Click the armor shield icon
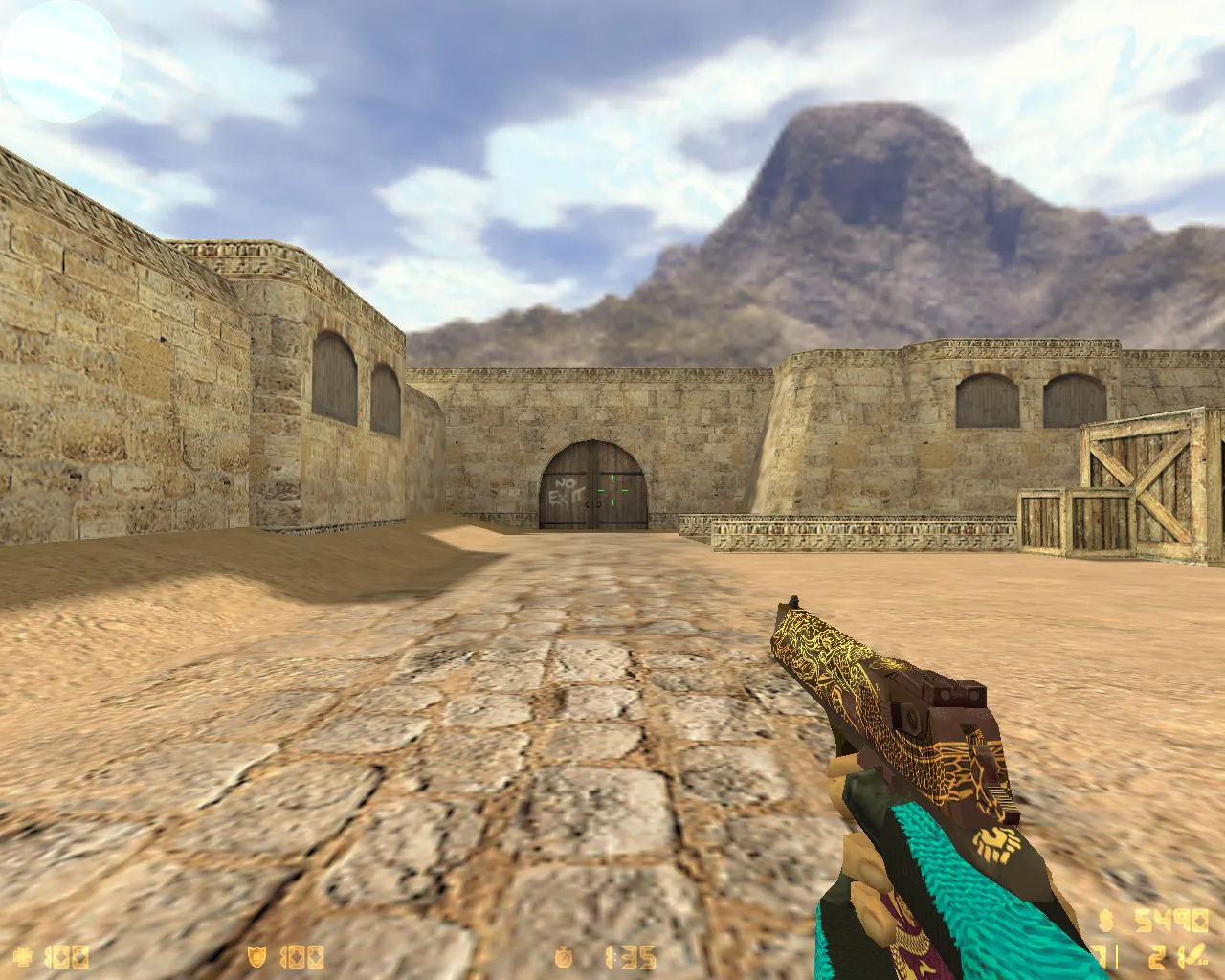 click(256, 955)
